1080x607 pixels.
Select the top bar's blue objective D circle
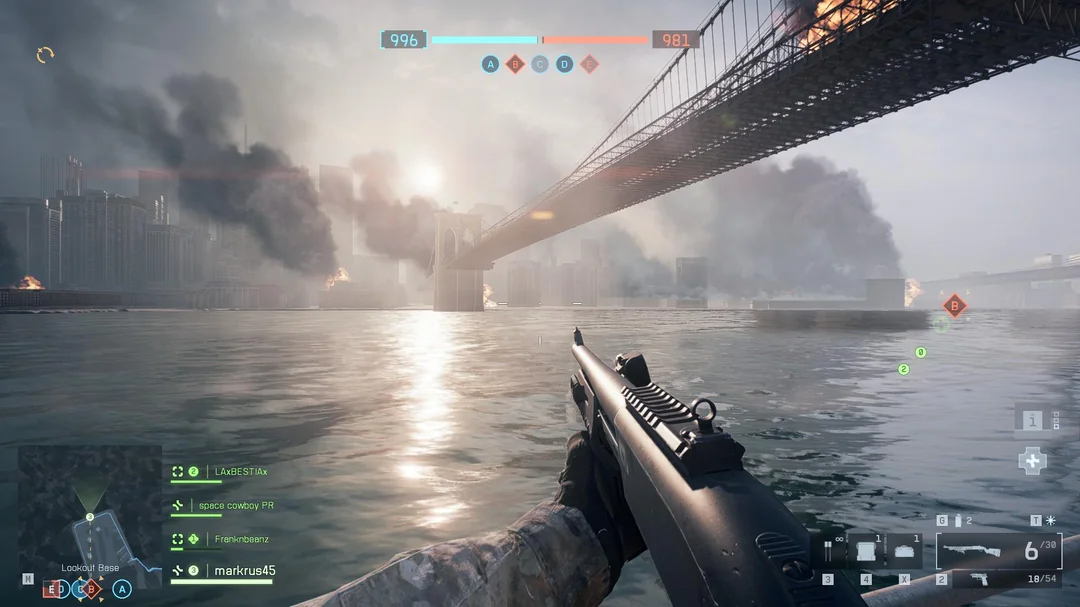(x=565, y=64)
